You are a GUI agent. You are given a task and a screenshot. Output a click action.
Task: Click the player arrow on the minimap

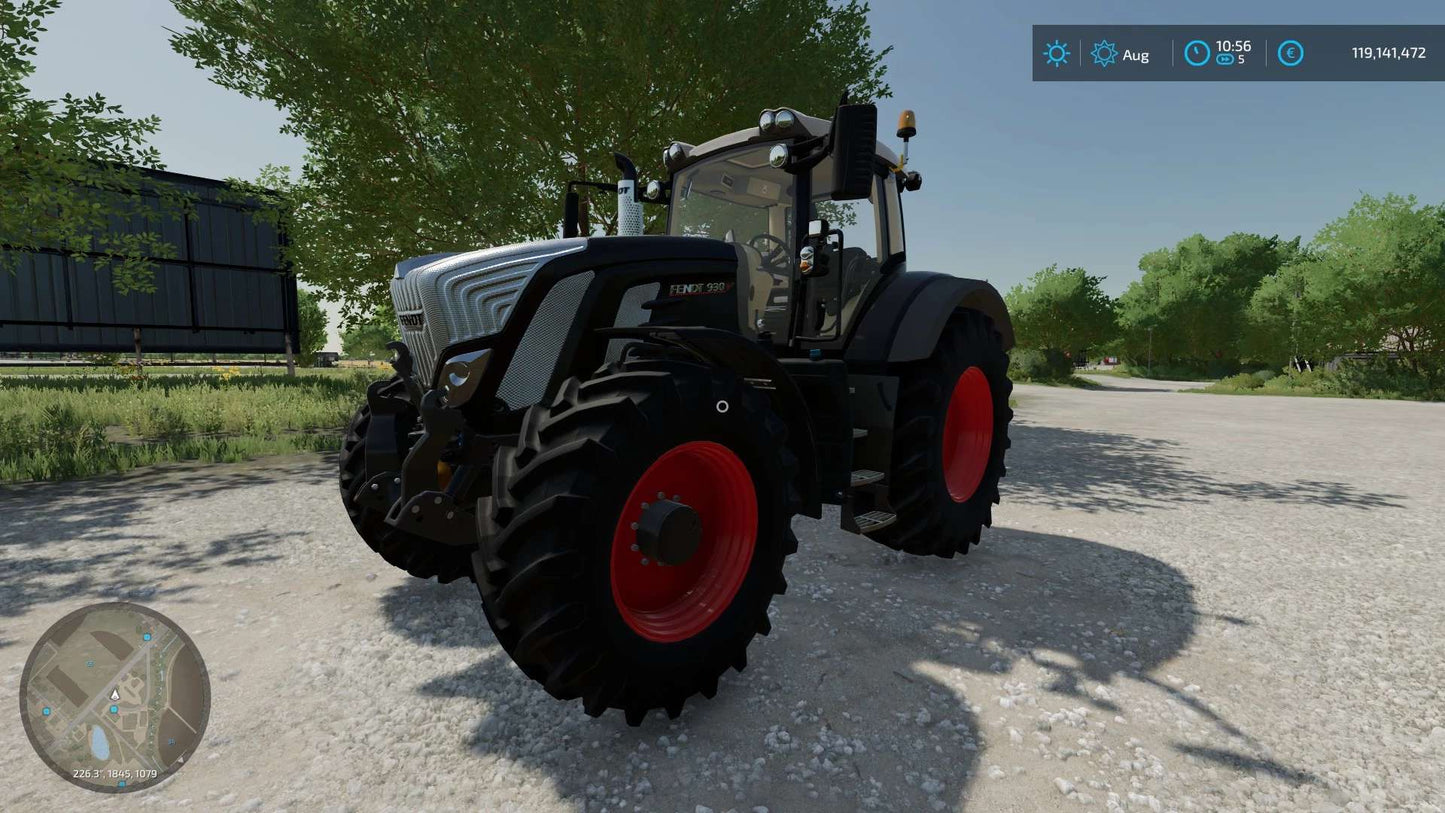point(114,695)
